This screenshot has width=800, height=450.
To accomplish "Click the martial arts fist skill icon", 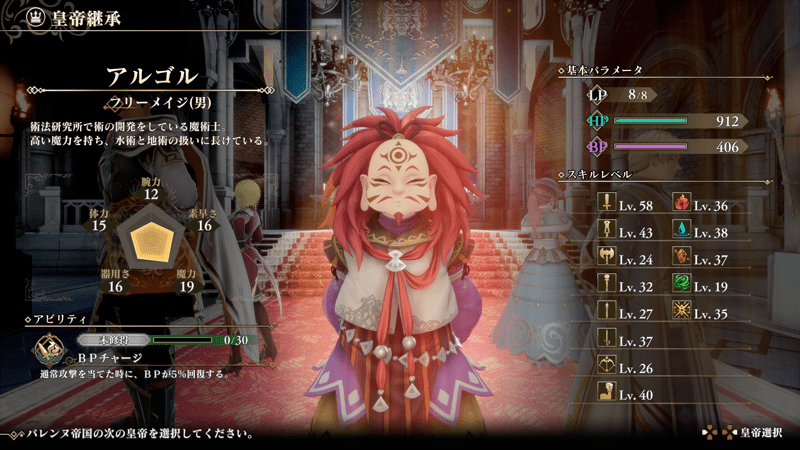I will point(607,394).
